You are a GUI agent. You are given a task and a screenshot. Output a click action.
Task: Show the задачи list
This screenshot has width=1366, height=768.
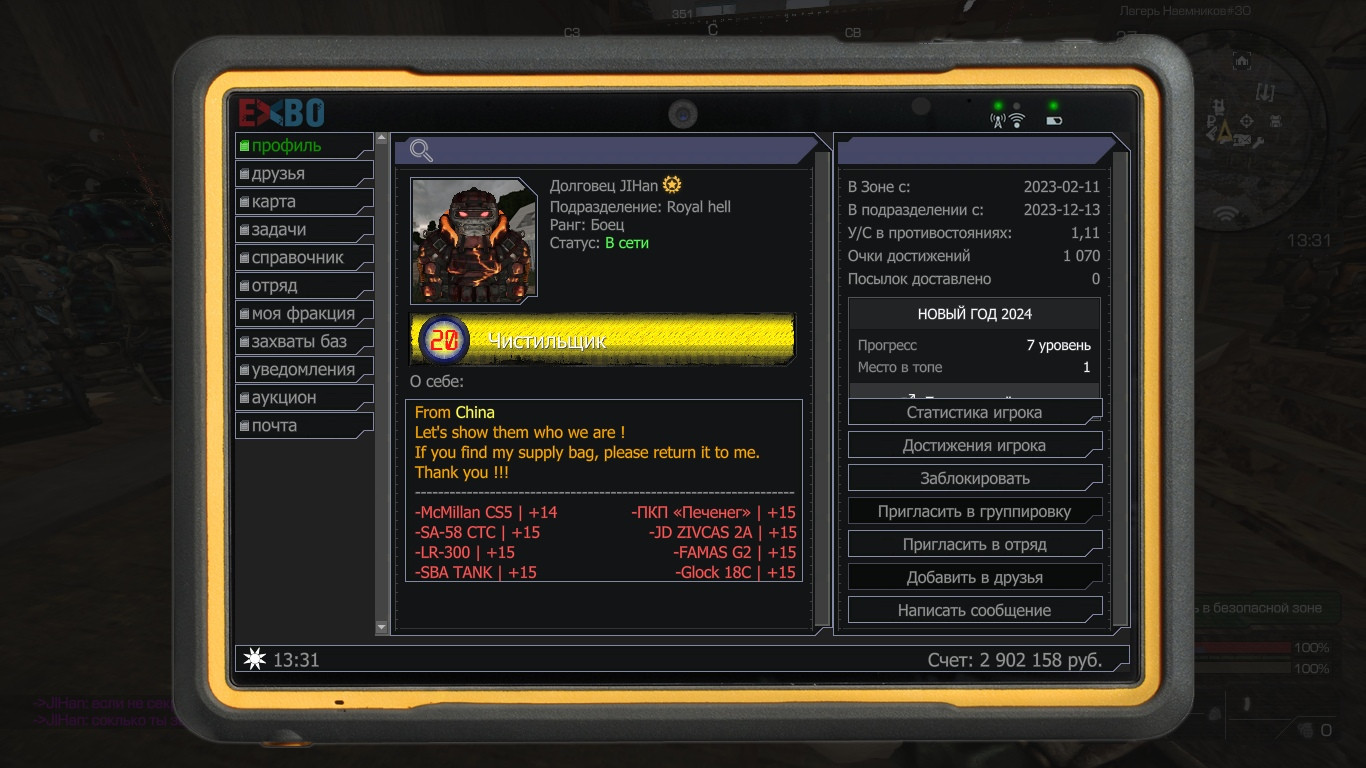(303, 230)
